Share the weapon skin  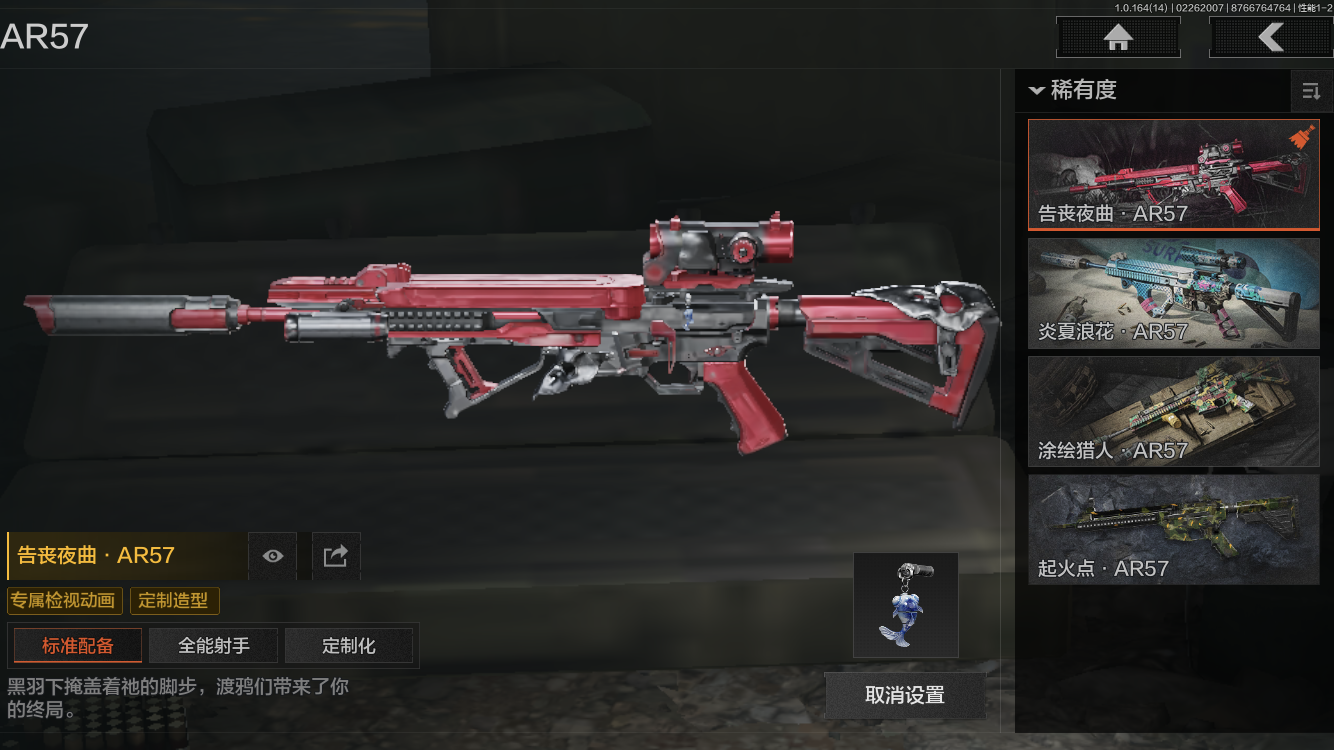pyautogui.click(x=336, y=556)
